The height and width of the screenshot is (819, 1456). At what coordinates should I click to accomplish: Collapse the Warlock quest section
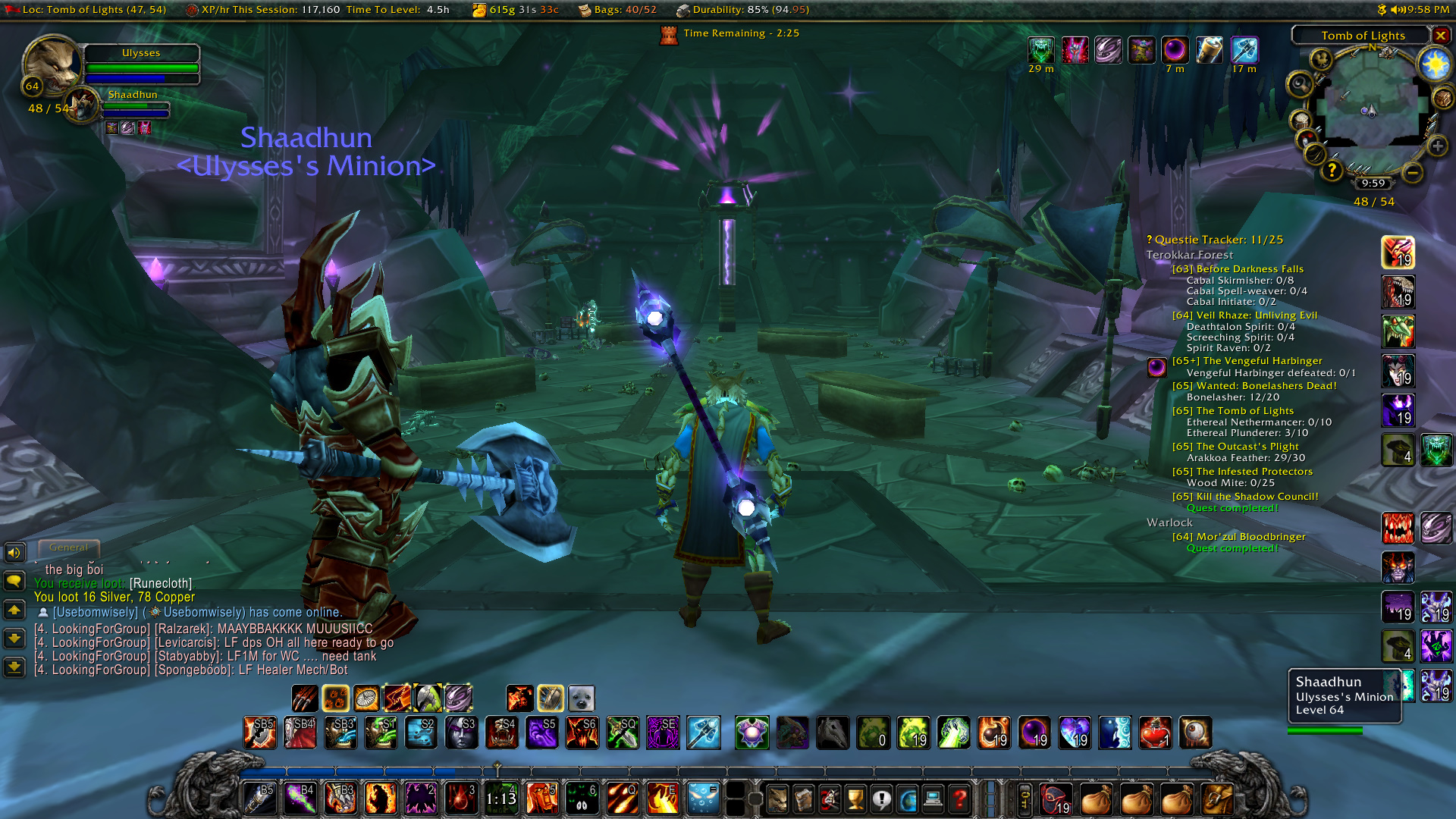tap(1170, 522)
